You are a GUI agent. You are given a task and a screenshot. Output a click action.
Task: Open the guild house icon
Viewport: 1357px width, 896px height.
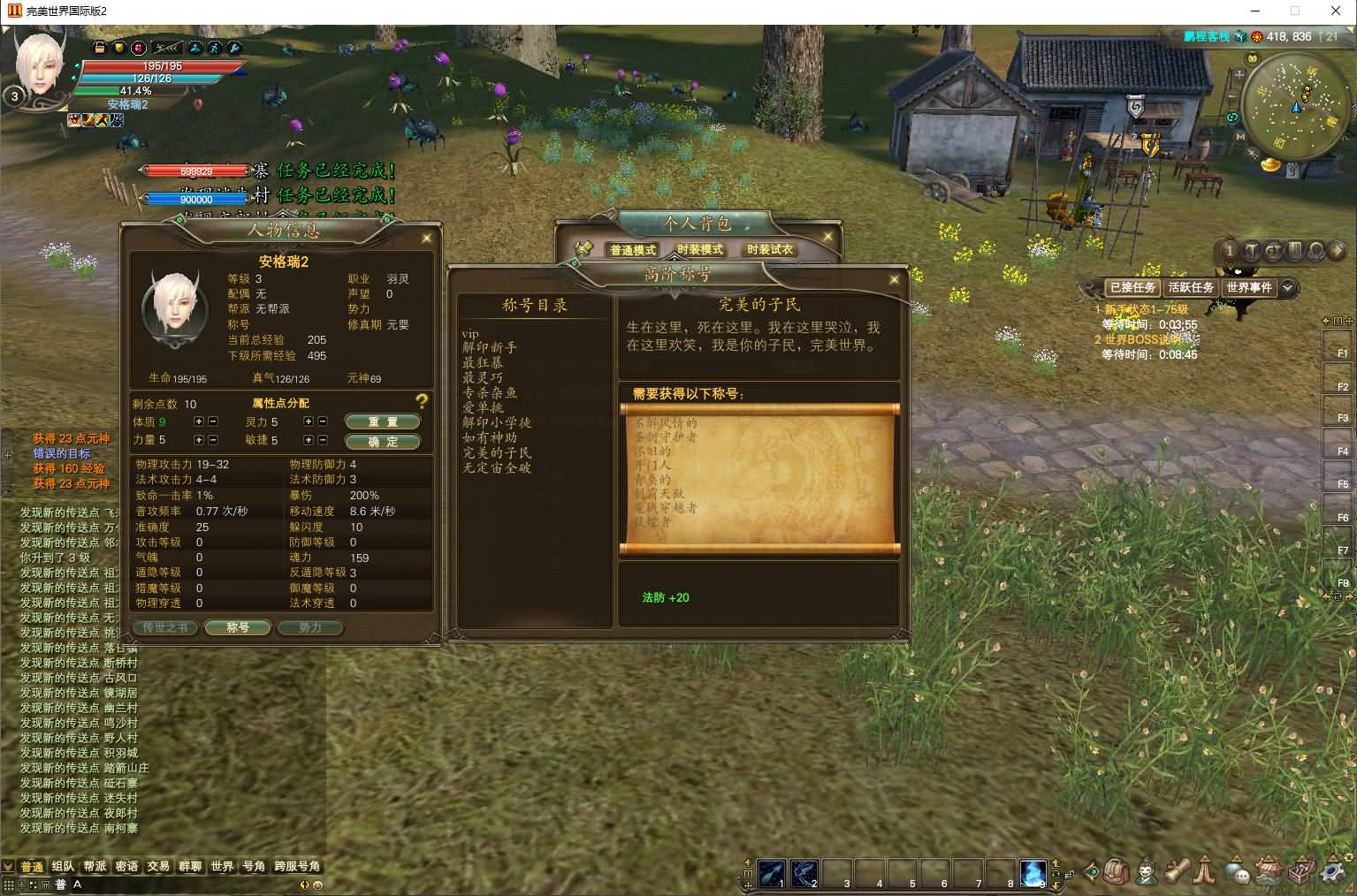click(1269, 872)
